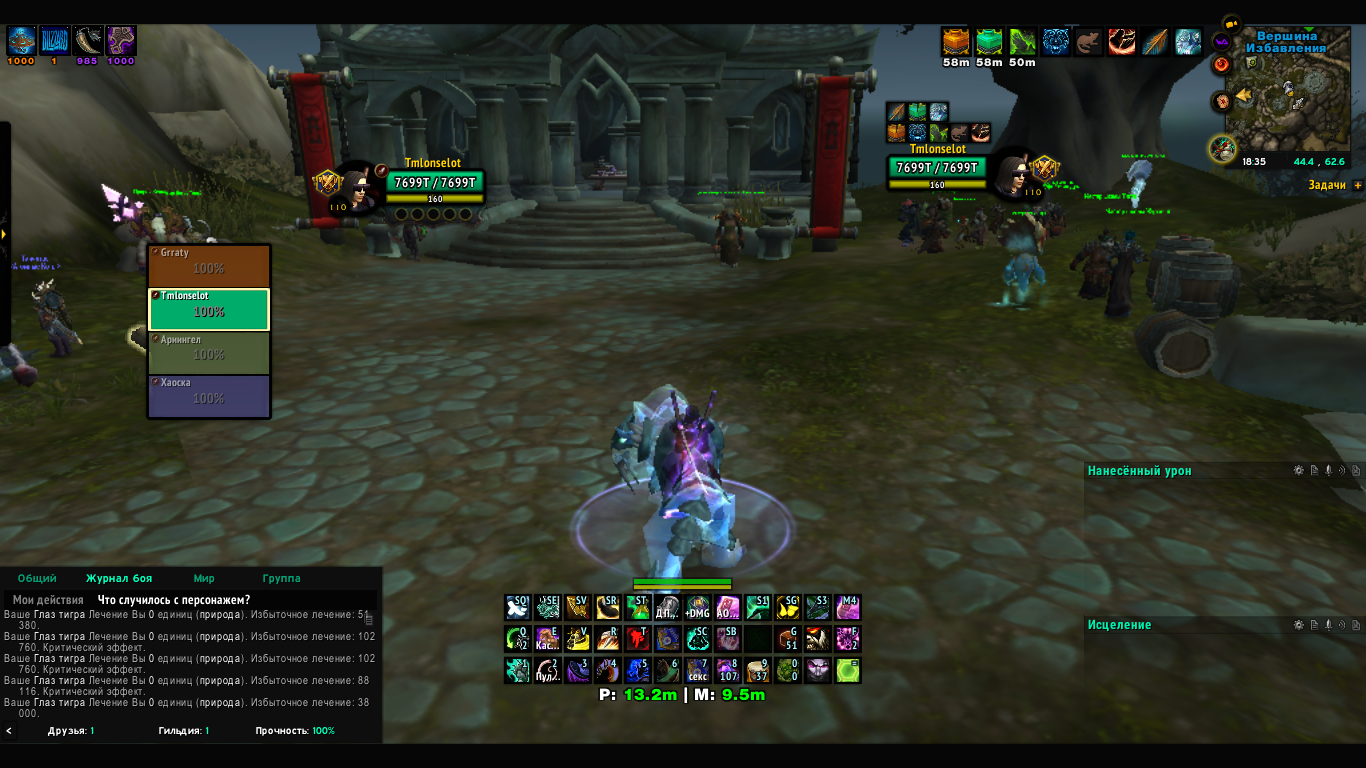Image resolution: width=1366 pixels, height=768 pixels.
Task: Open settings gear on Исцеление meter window
Action: (1298, 625)
